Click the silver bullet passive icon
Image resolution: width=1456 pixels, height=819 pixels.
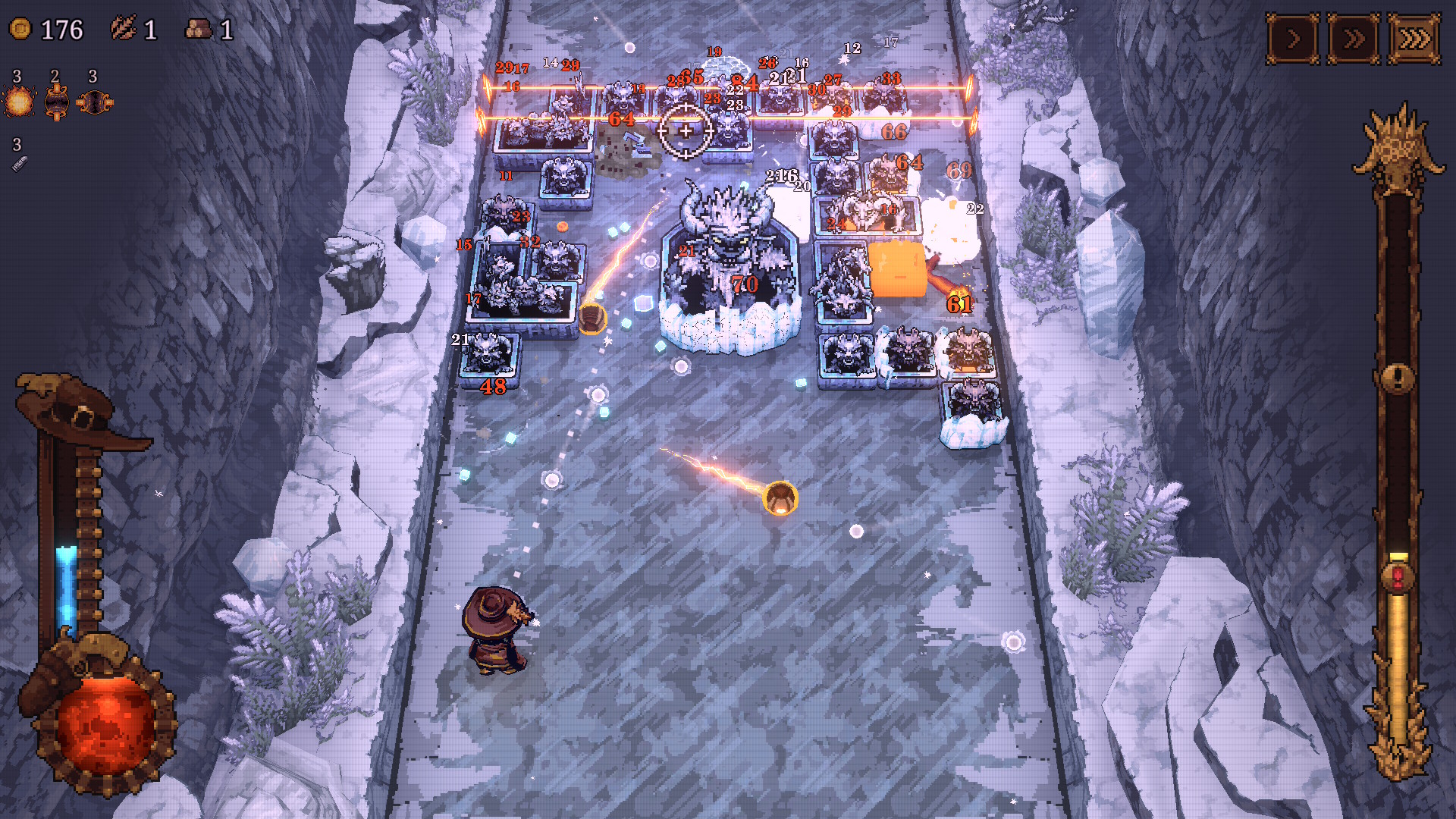(x=19, y=163)
